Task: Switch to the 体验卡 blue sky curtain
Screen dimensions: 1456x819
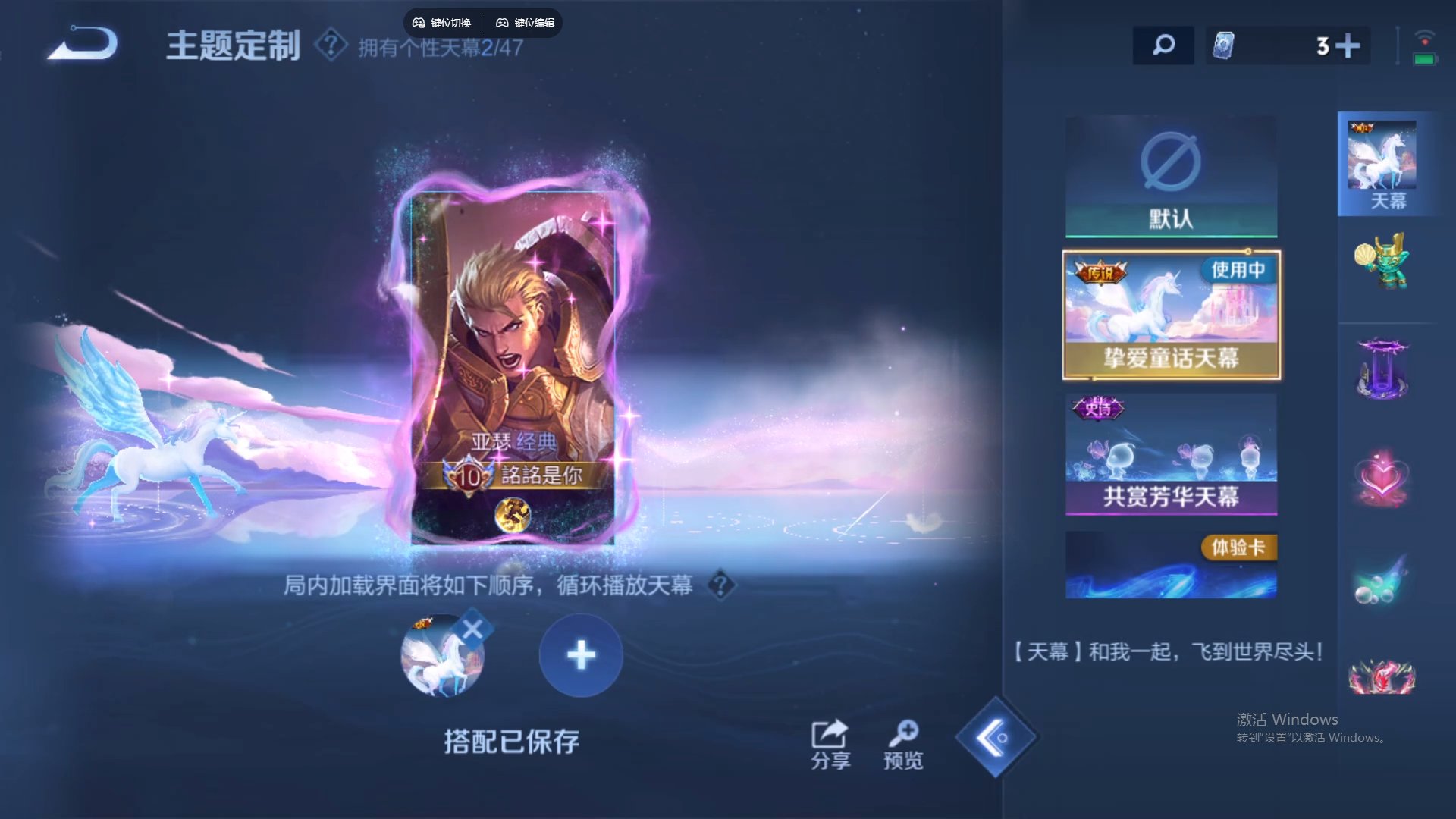Action: tap(1170, 565)
